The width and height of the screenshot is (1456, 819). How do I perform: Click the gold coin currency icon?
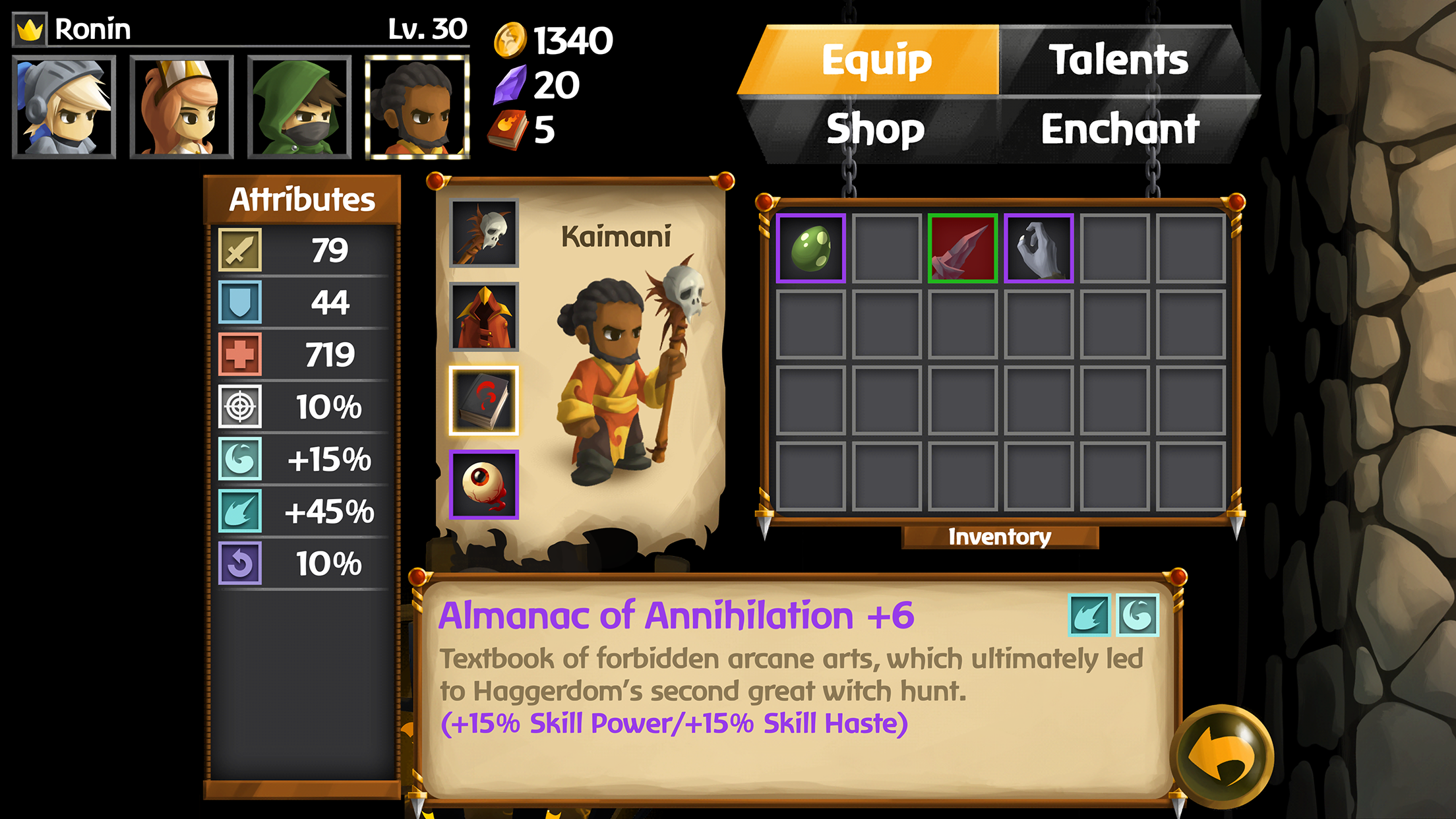(x=510, y=41)
